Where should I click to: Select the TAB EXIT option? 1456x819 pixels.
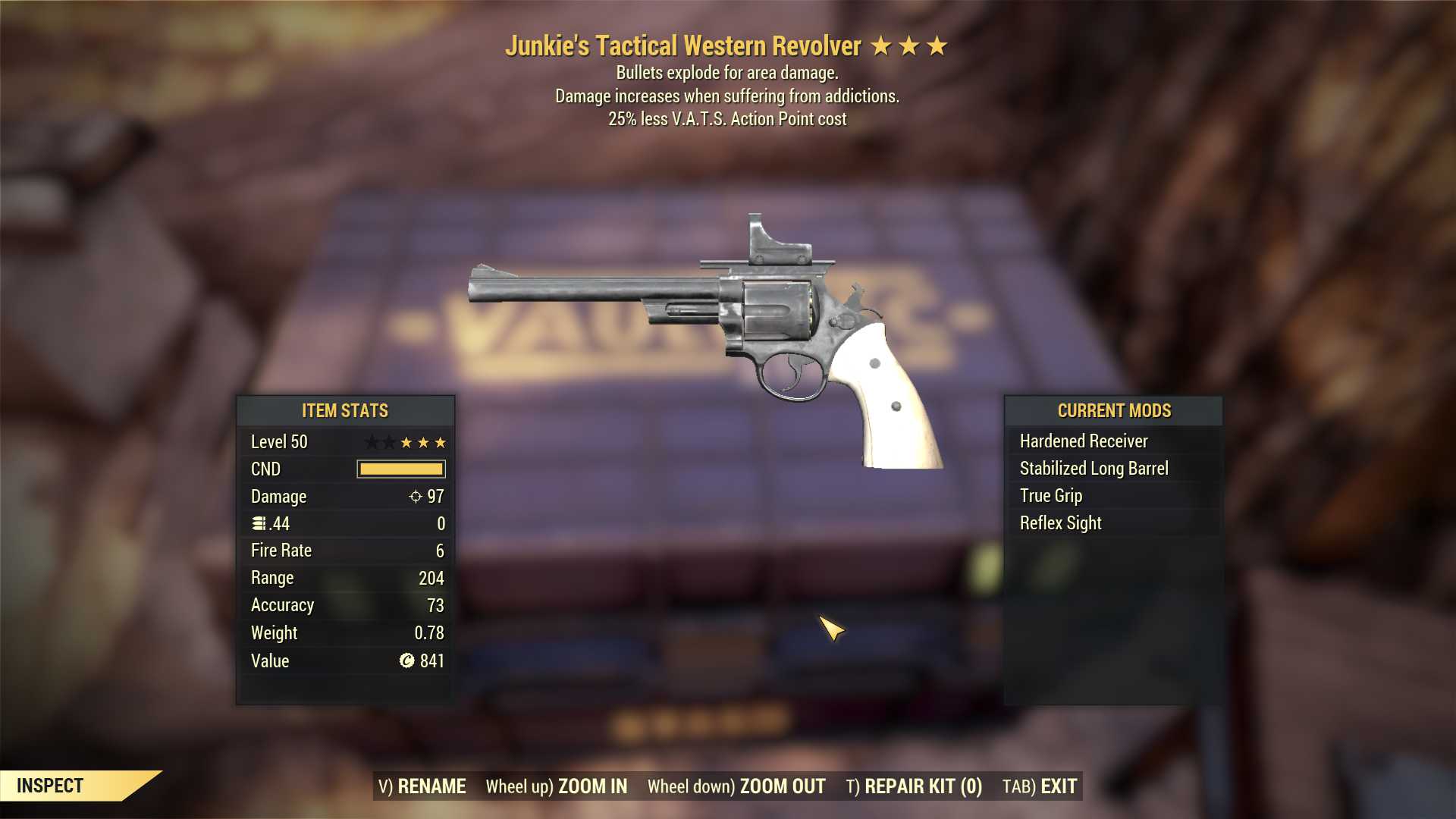click(1040, 786)
